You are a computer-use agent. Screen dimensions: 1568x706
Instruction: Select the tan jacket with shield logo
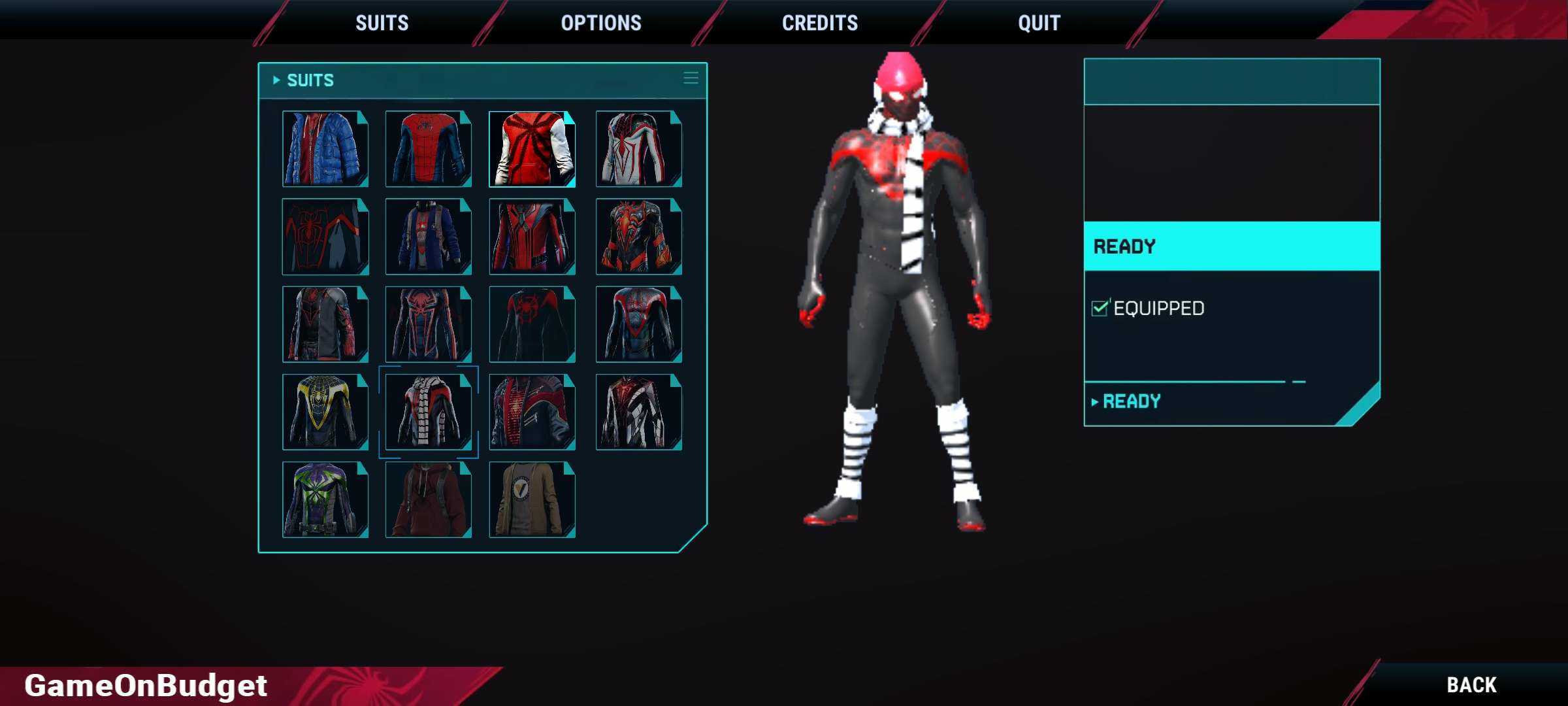(x=532, y=499)
